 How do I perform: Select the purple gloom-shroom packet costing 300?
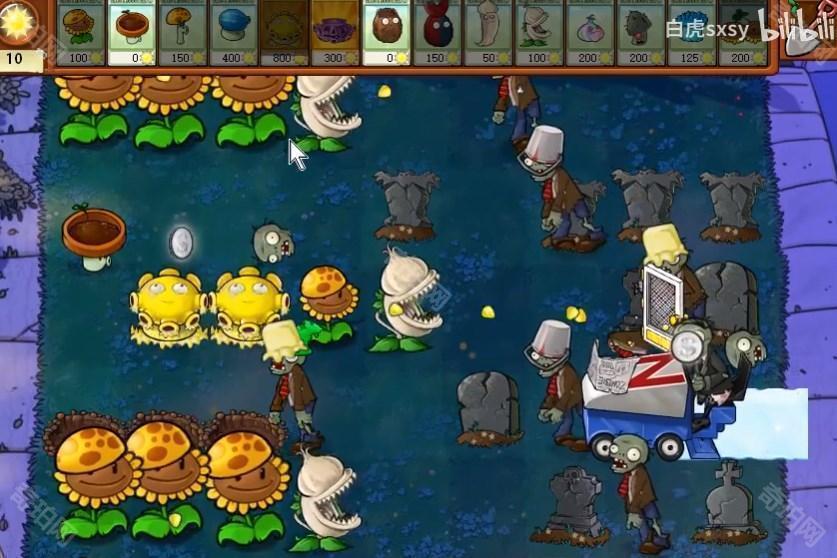[335, 32]
